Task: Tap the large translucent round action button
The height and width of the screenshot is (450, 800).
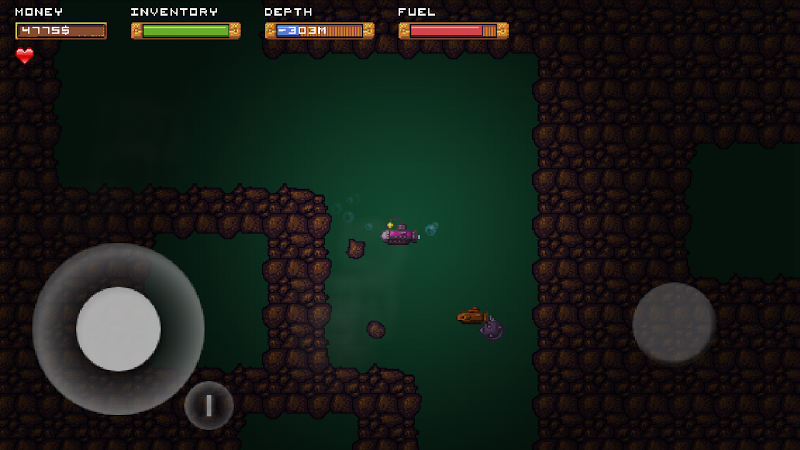Action: (x=674, y=324)
